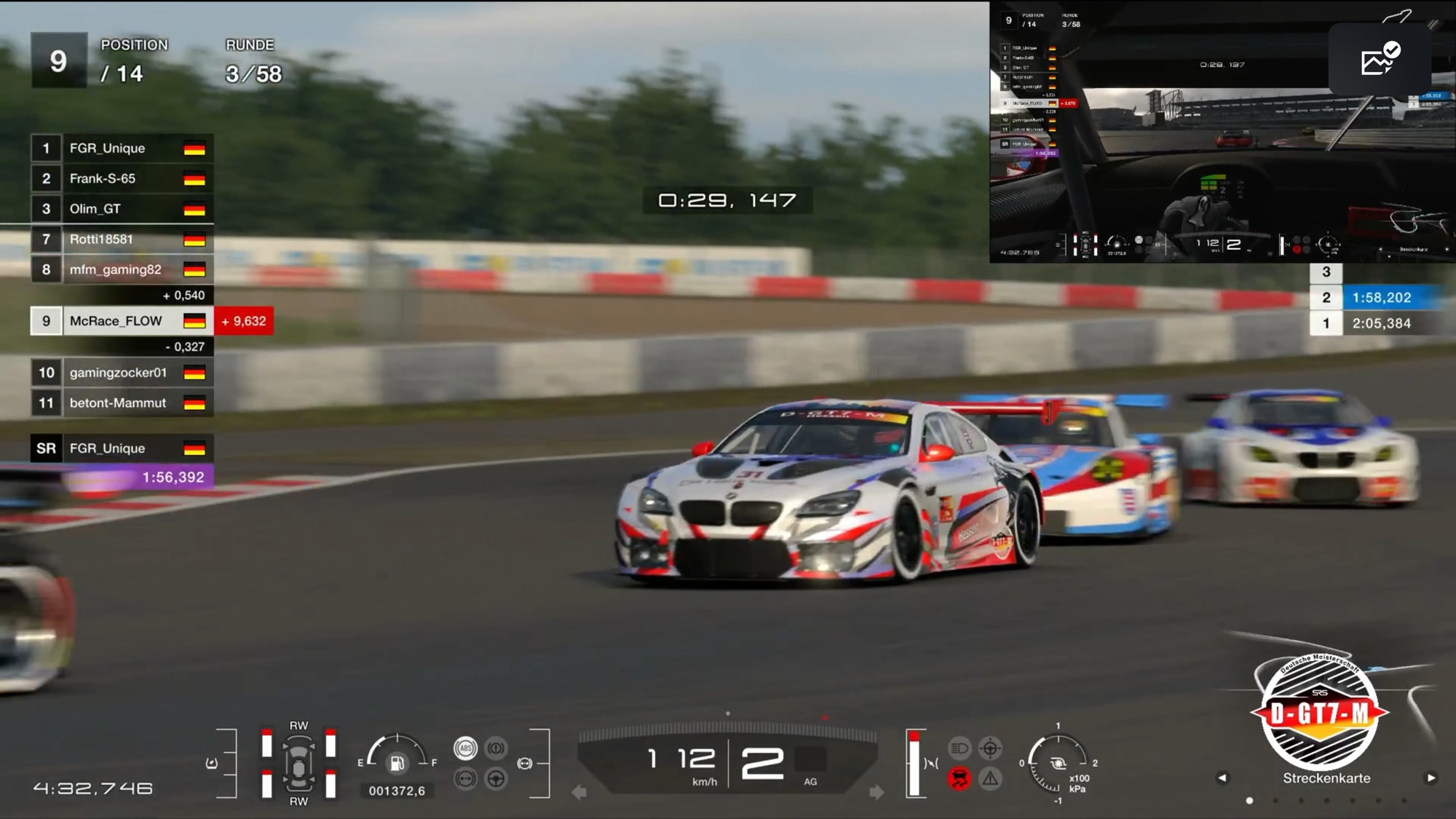Click the tyre wear car diagram
Image resolution: width=1456 pixels, height=819 pixels.
[x=298, y=763]
